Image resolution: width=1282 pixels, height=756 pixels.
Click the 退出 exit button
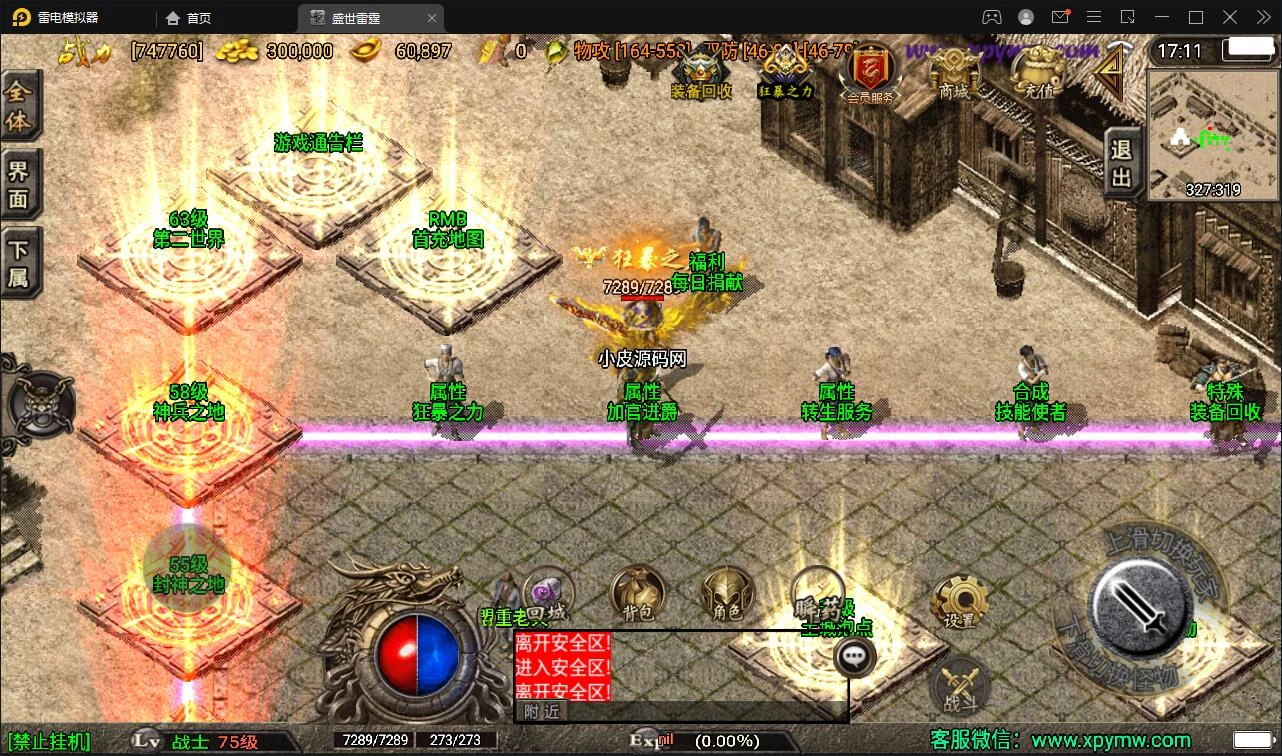[1122, 163]
